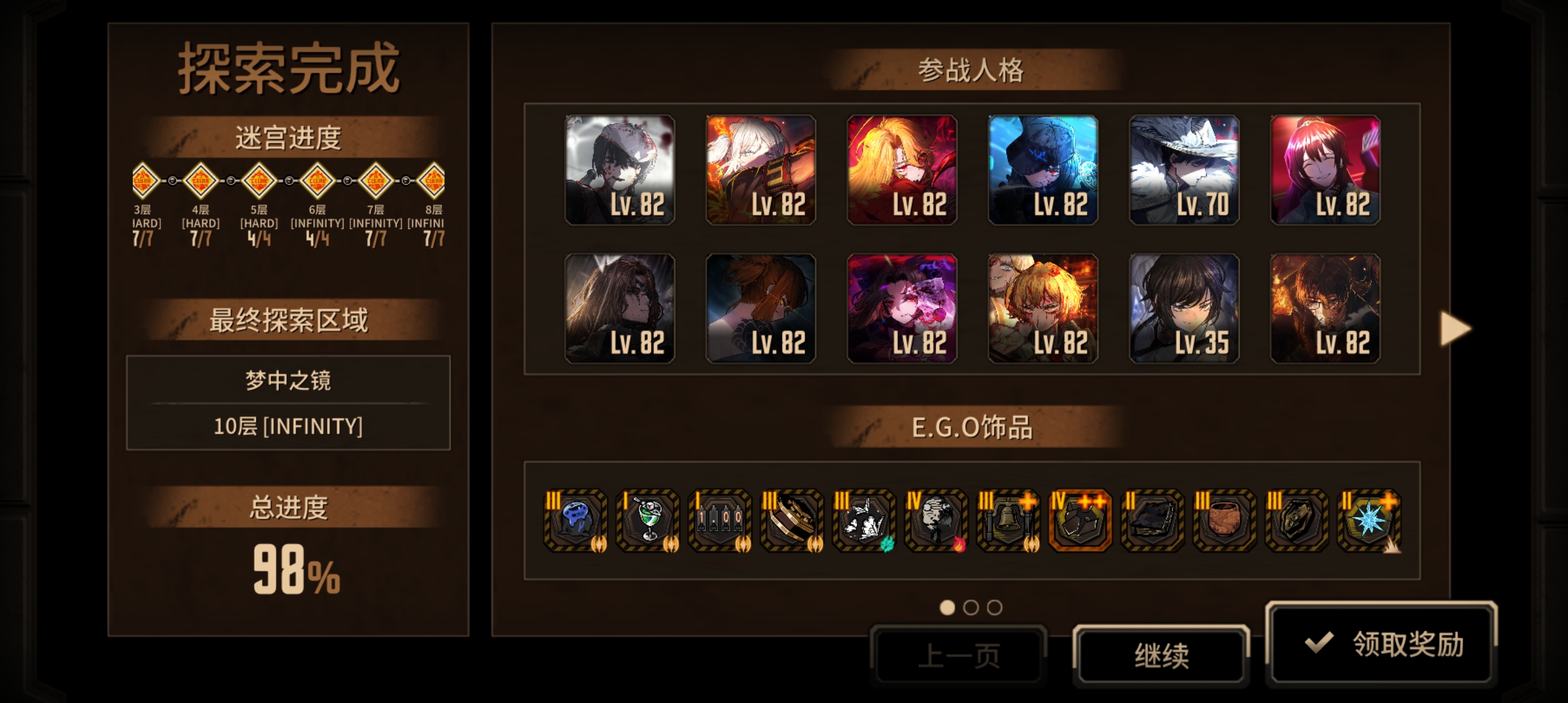
Task: Select the 4层 HARD floor marker
Action: point(201,180)
